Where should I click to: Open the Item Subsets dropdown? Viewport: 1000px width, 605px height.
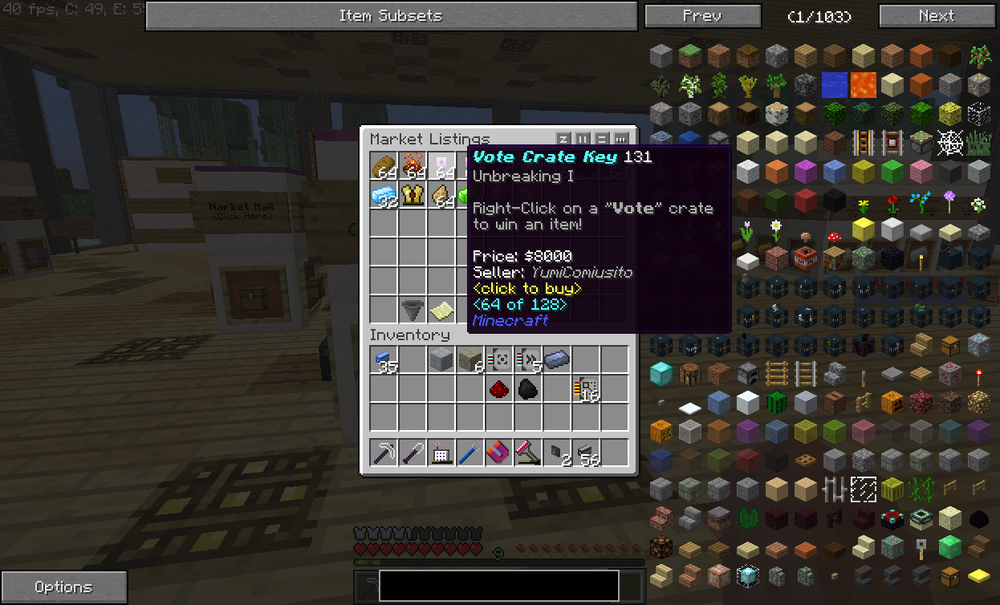click(390, 16)
